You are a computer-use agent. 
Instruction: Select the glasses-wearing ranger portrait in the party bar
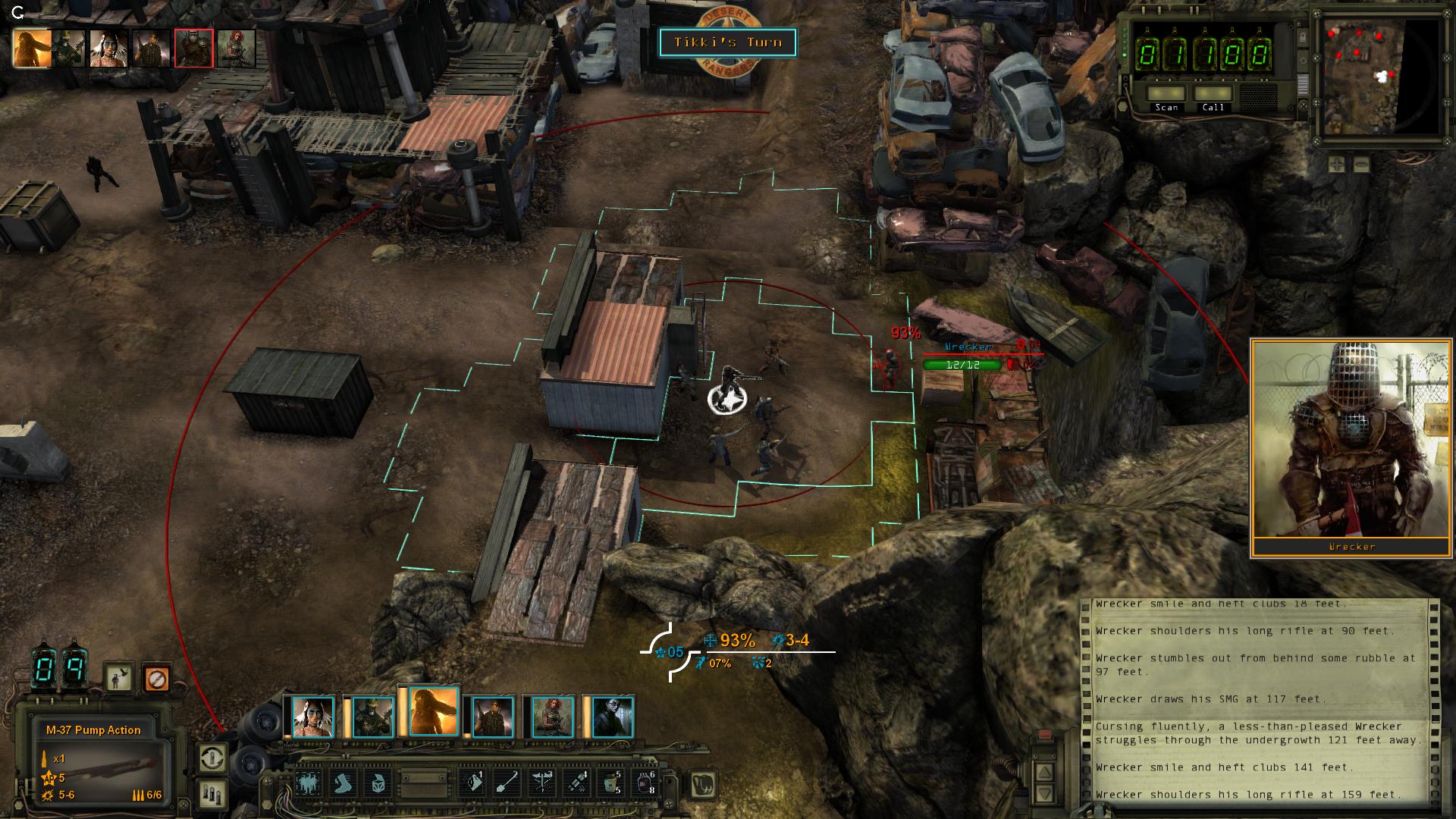[611, 717]
